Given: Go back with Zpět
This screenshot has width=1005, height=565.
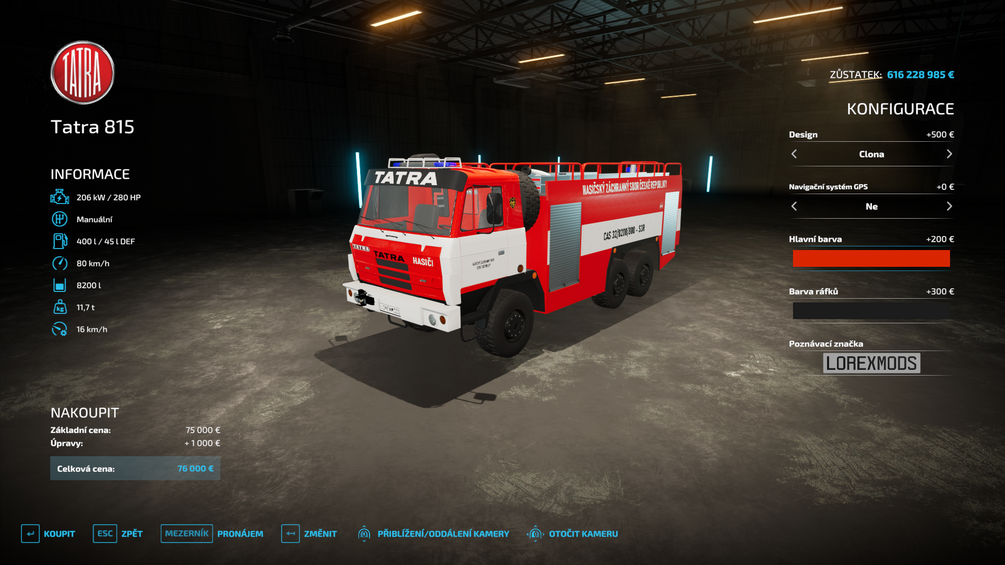Looking at the screenshot, I should 118,534.
